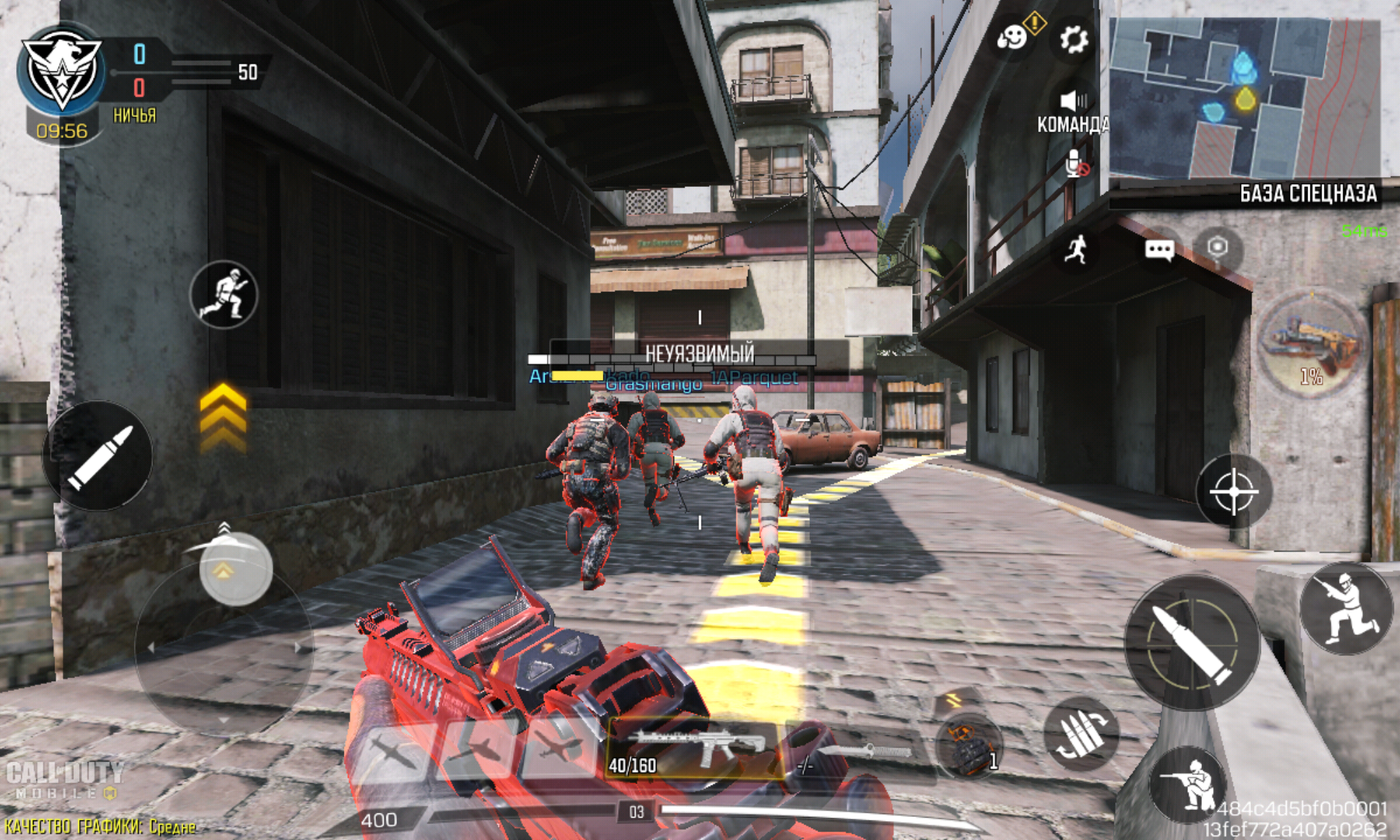Expand the minimap
This screenshot has width=1400, height=840.
tap(1245, 98)
